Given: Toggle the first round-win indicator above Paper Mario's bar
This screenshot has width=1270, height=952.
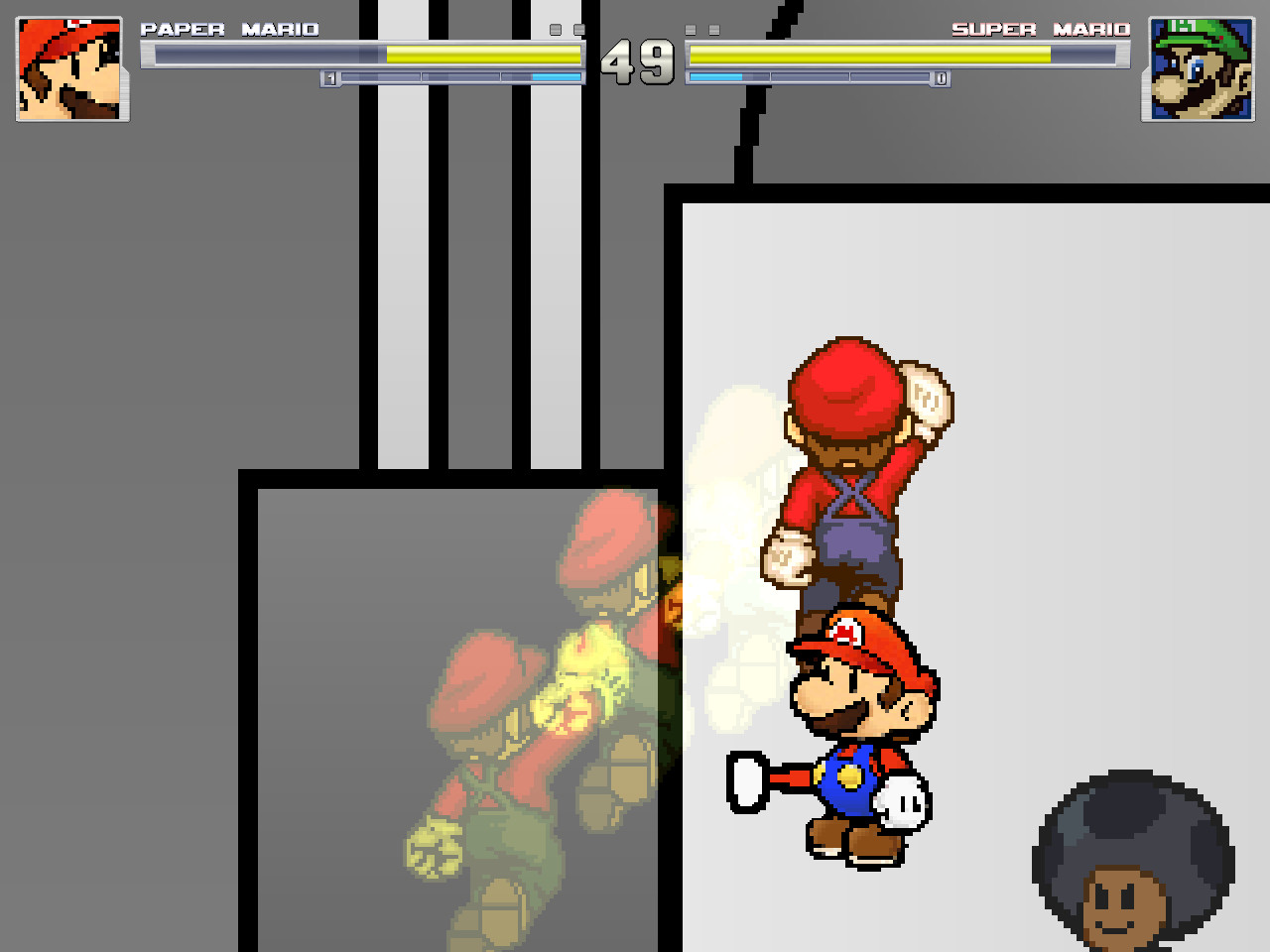Looking at the screenshot, I should tap(556, 31).
